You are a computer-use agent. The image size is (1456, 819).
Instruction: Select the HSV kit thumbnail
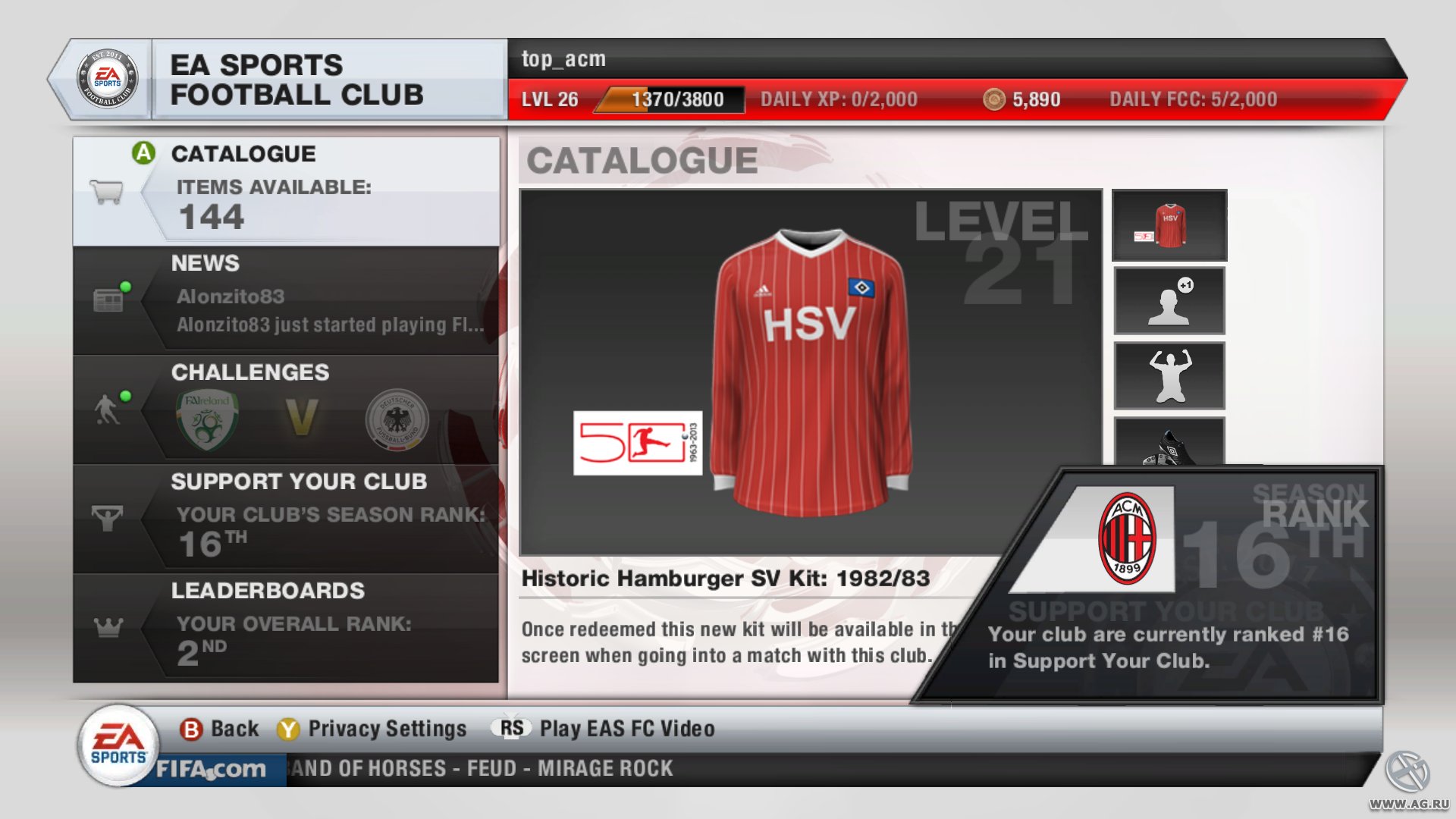(1168, 224)
